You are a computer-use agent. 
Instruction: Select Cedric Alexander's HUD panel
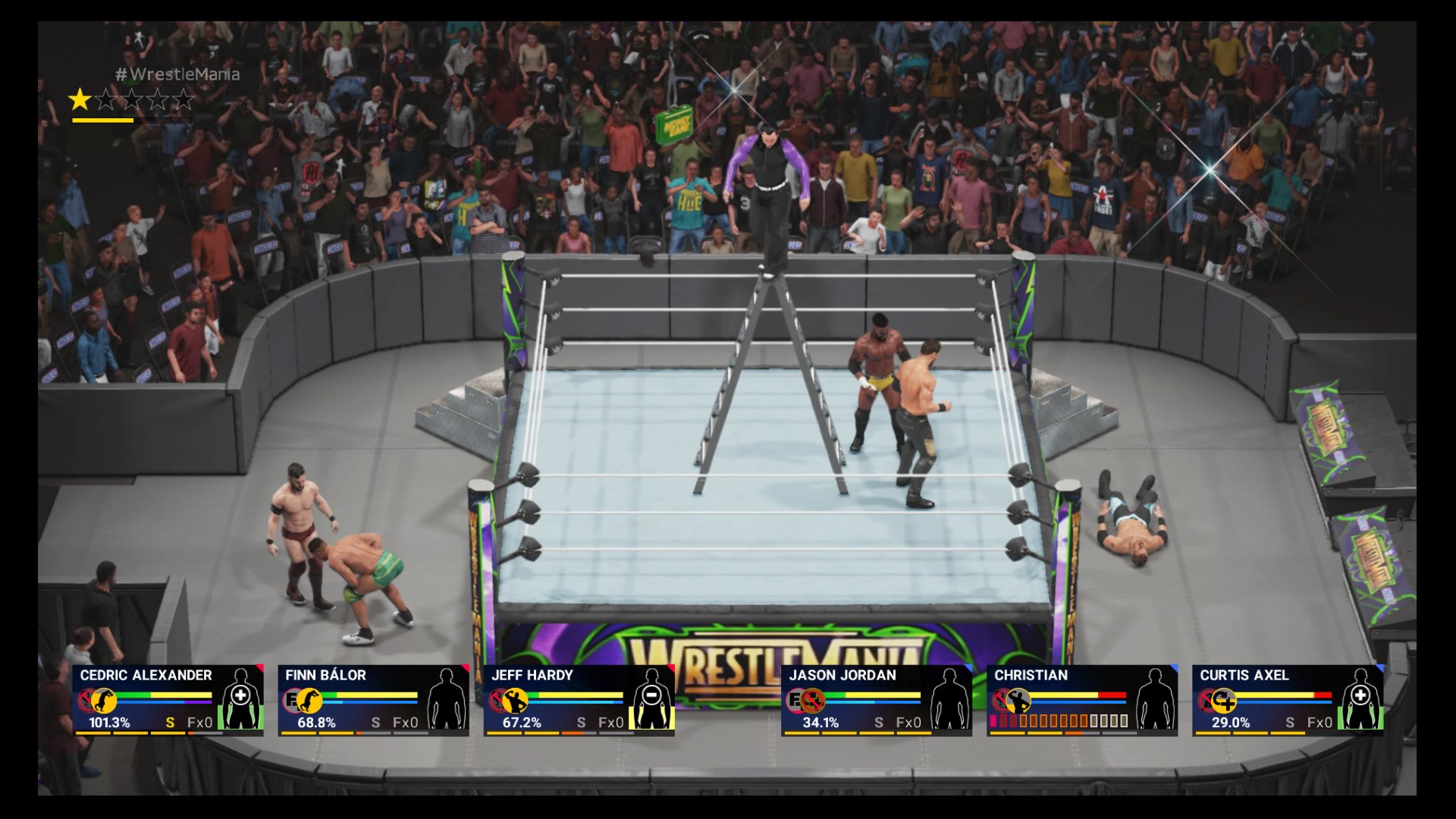(167, 700)
